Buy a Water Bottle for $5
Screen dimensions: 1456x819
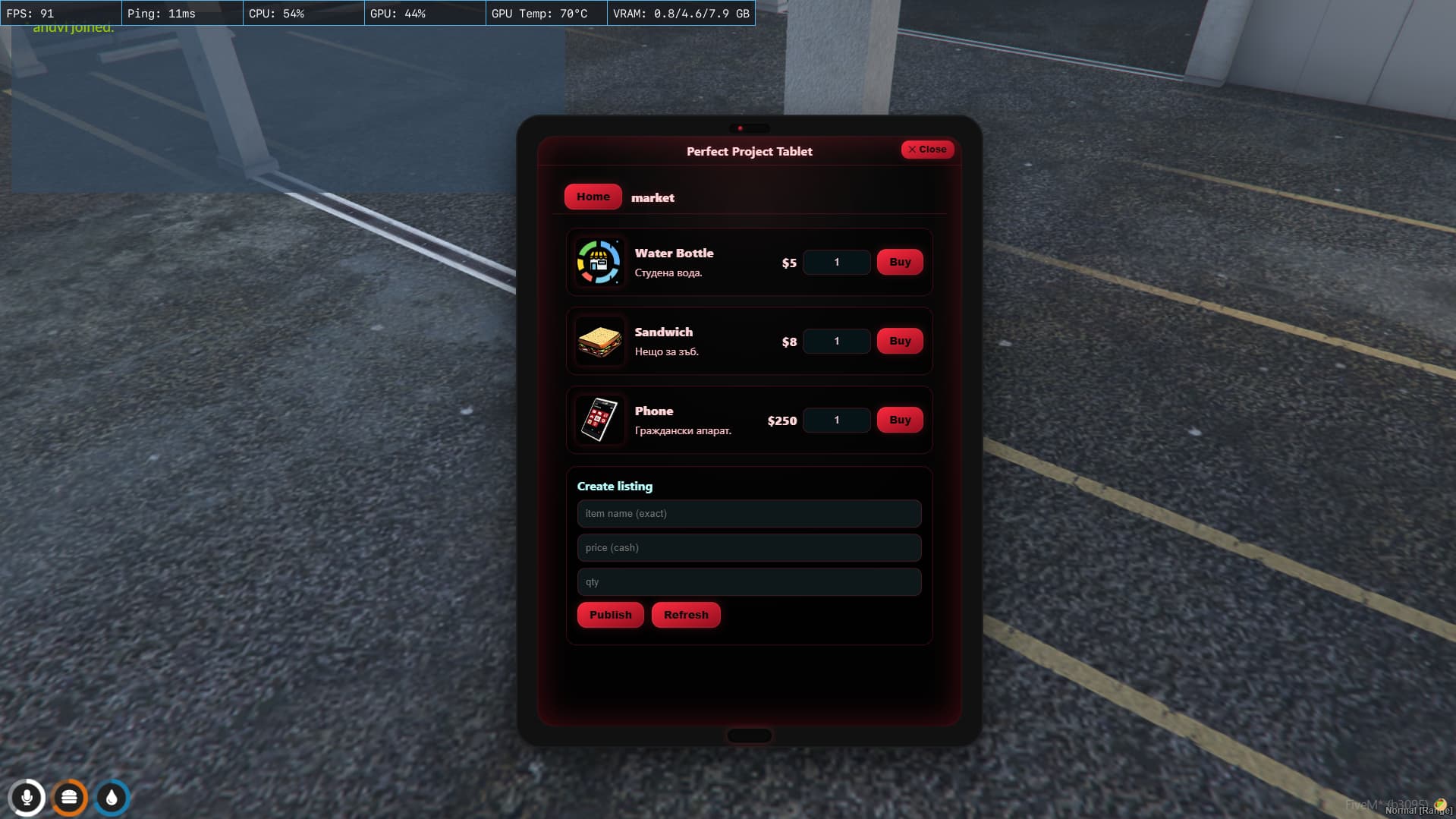pos(899,262)
